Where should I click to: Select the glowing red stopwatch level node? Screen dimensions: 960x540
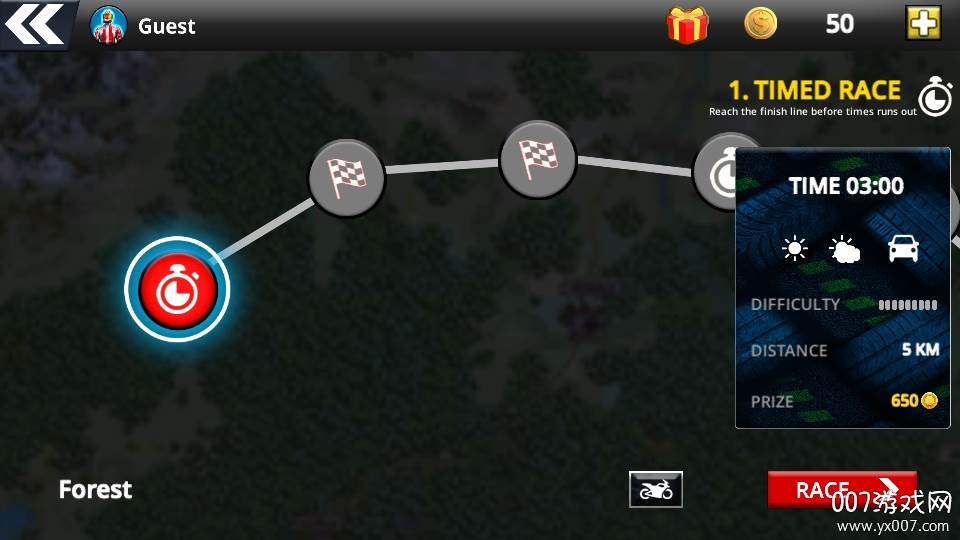point(177,289)
